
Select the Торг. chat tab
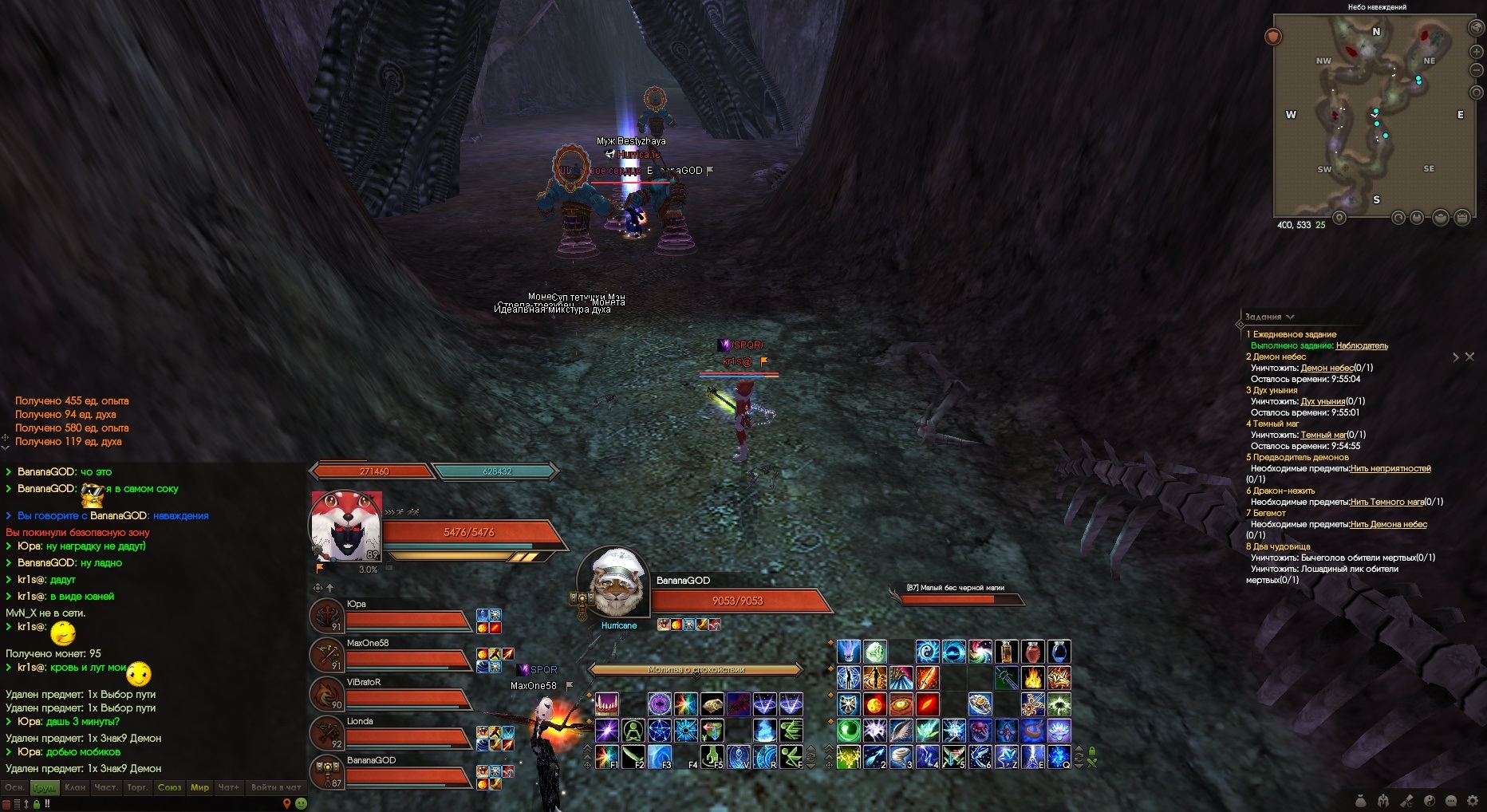point(137,787)
